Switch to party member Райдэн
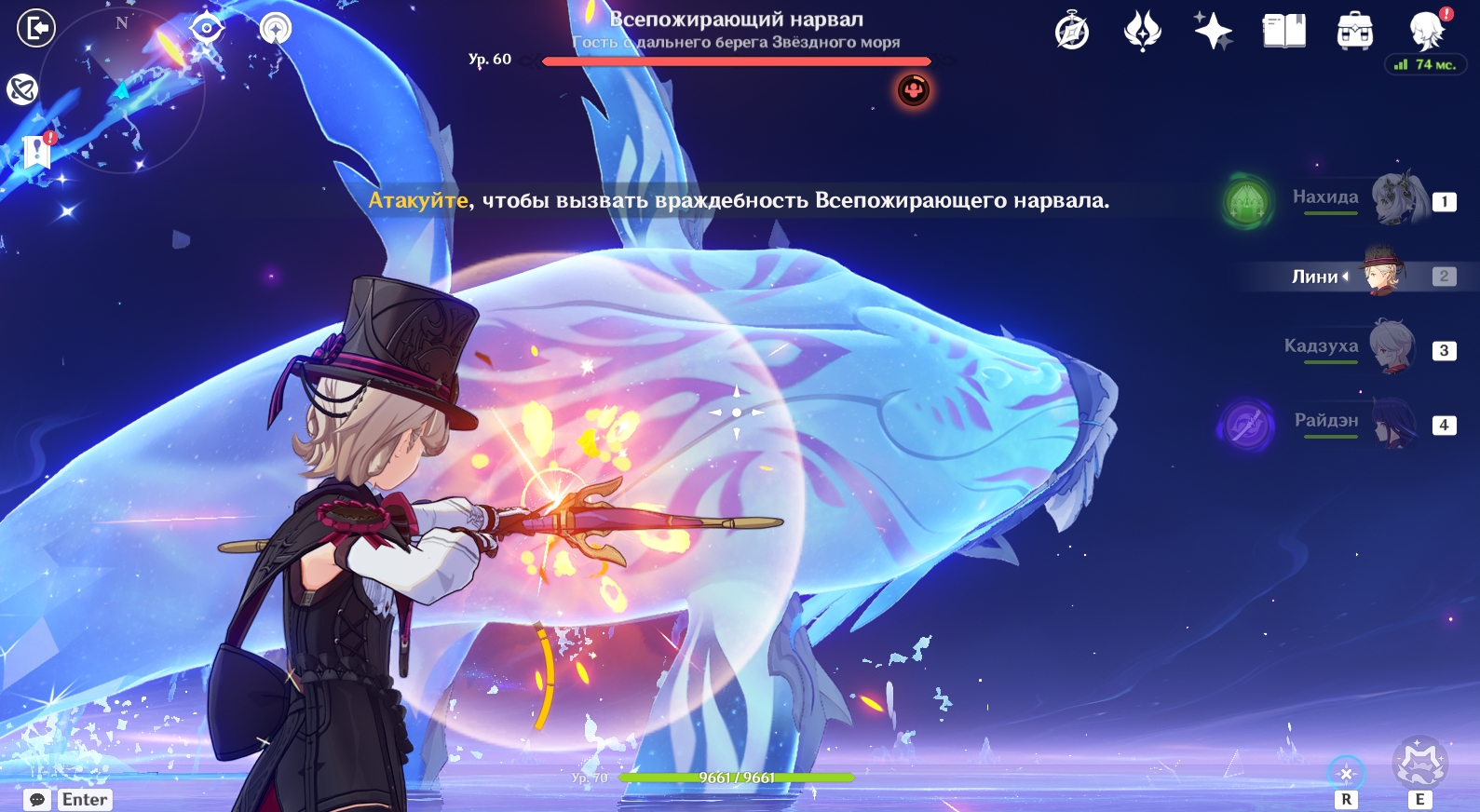1480x812 pixels. [x=1393, y=424]
